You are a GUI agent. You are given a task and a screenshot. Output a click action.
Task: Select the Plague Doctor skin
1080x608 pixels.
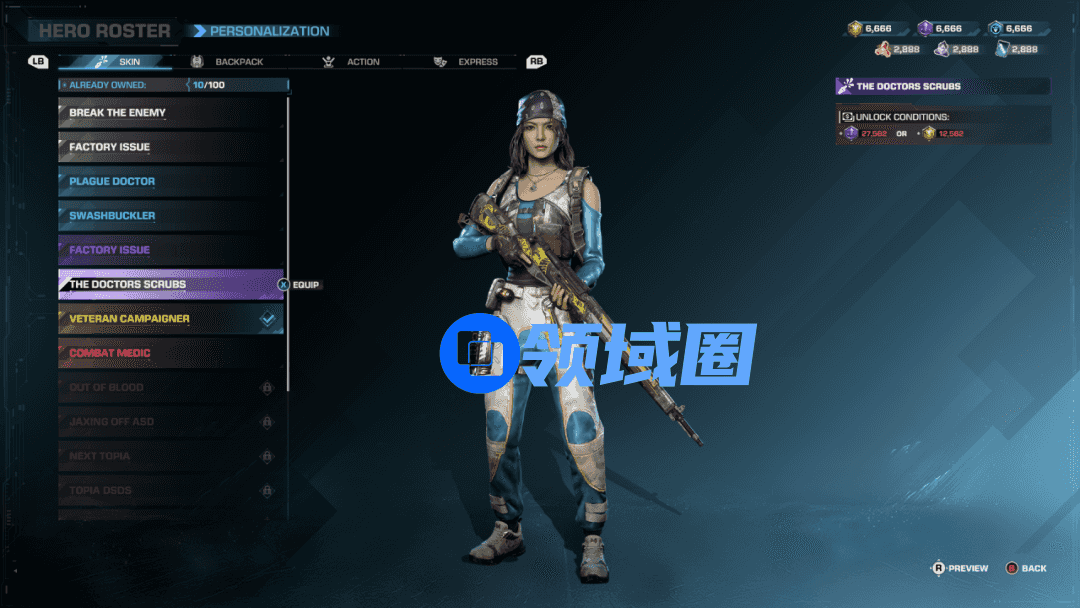tap(171, 181)
